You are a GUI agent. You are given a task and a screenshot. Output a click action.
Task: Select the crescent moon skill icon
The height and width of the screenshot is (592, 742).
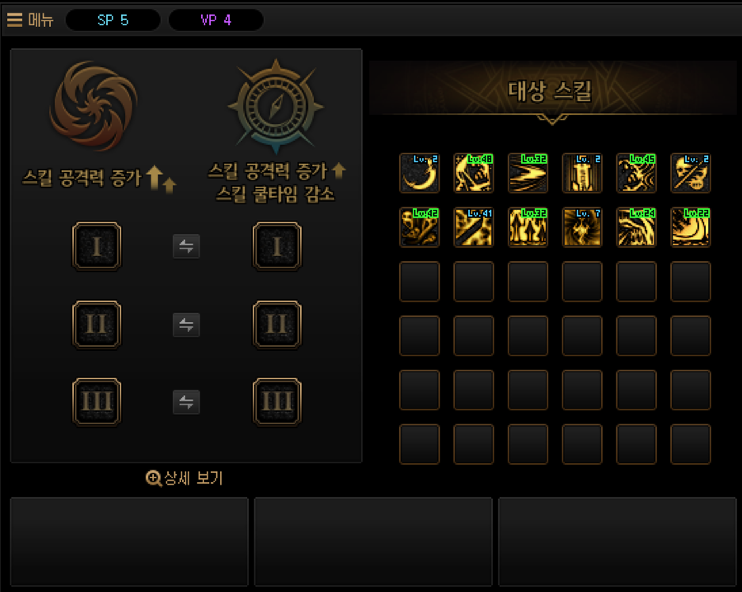(x=419, y=173)
